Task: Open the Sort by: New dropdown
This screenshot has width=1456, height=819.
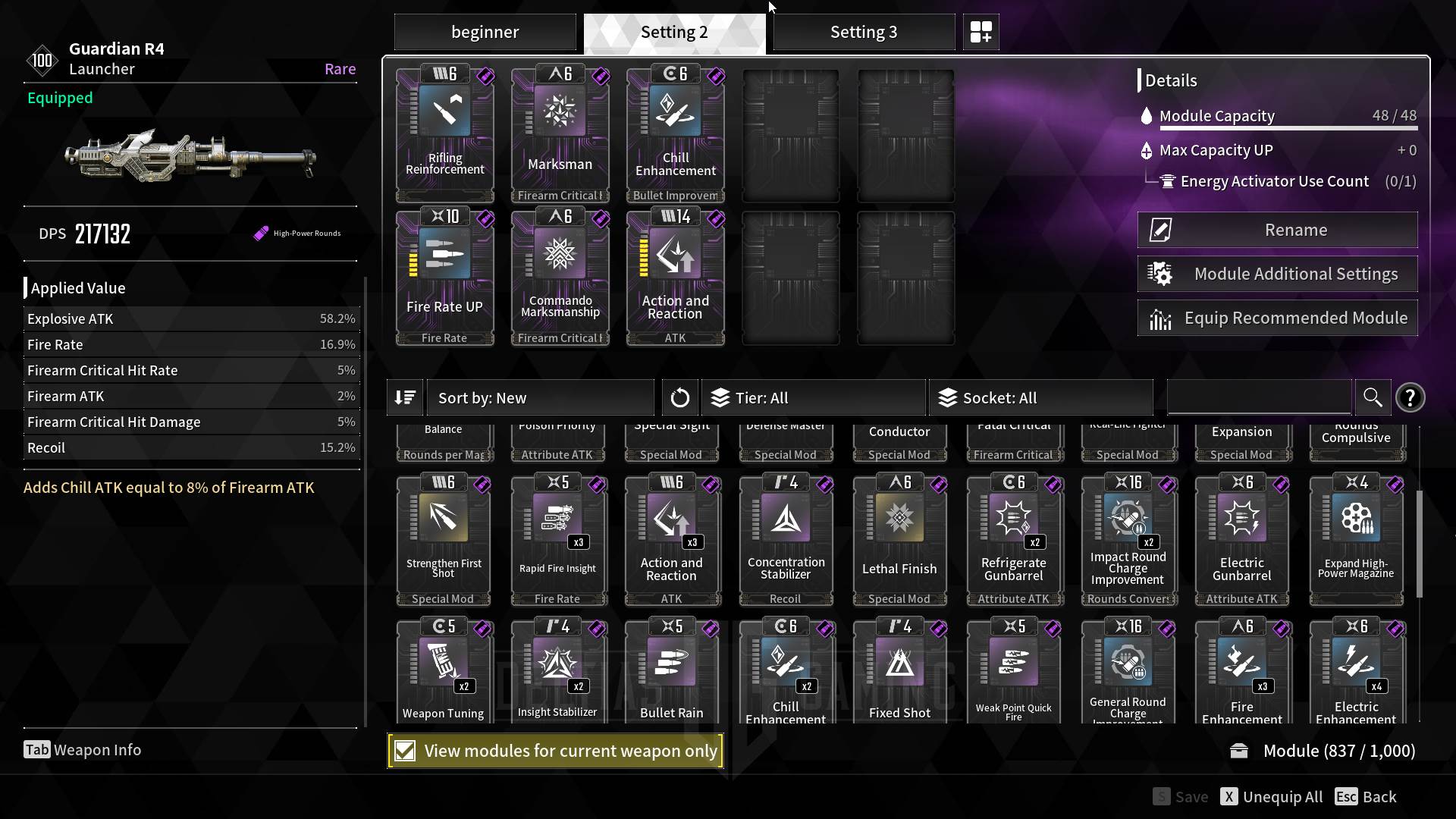Action: click(540, 398)
